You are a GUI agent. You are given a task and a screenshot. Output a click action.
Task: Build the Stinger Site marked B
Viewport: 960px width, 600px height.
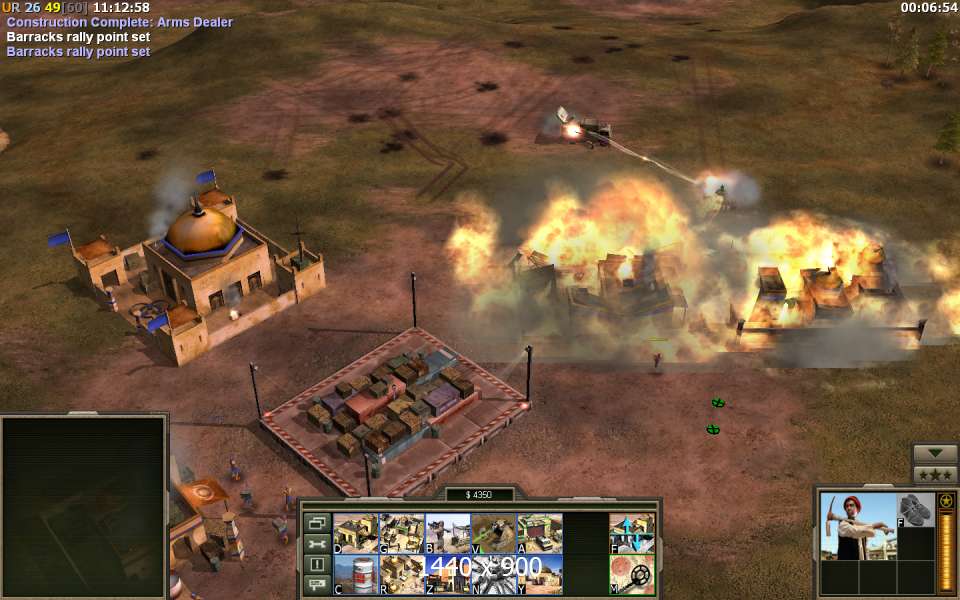(x=447, y=534)
